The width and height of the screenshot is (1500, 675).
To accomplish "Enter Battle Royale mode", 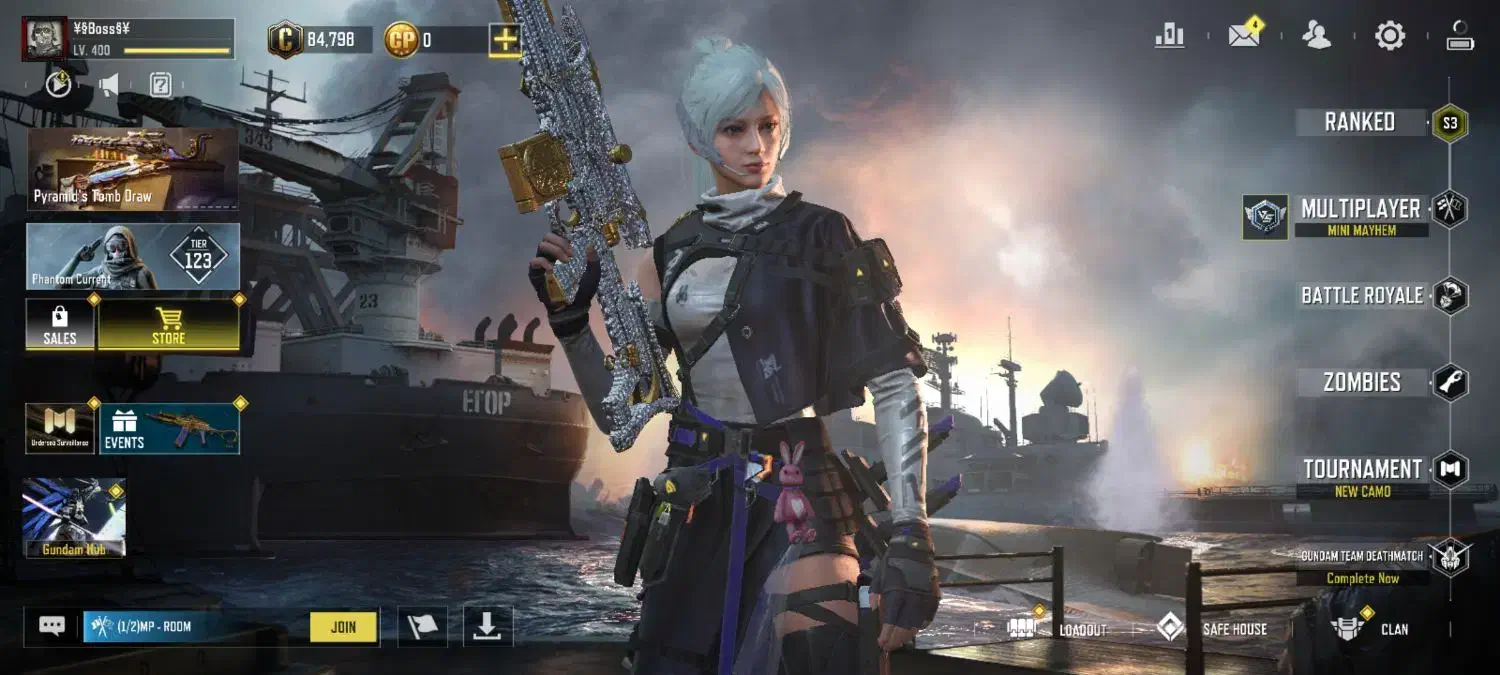I will [x=1361, y=295].
